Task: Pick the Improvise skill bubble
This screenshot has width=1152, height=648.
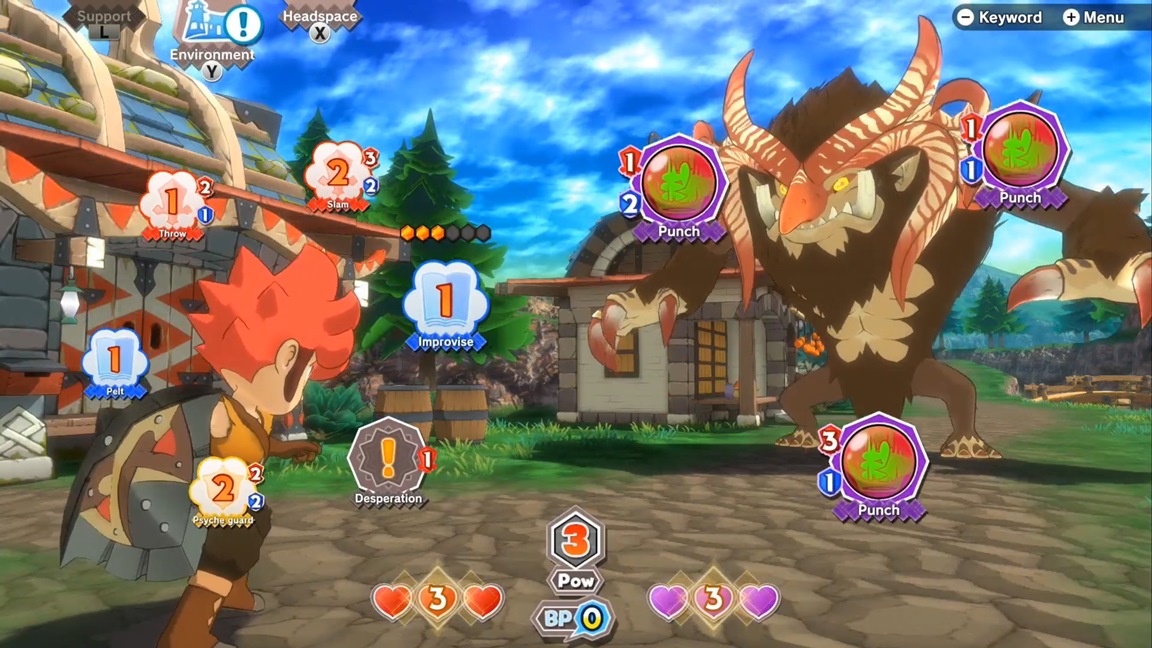Action: tap(445, 301)
